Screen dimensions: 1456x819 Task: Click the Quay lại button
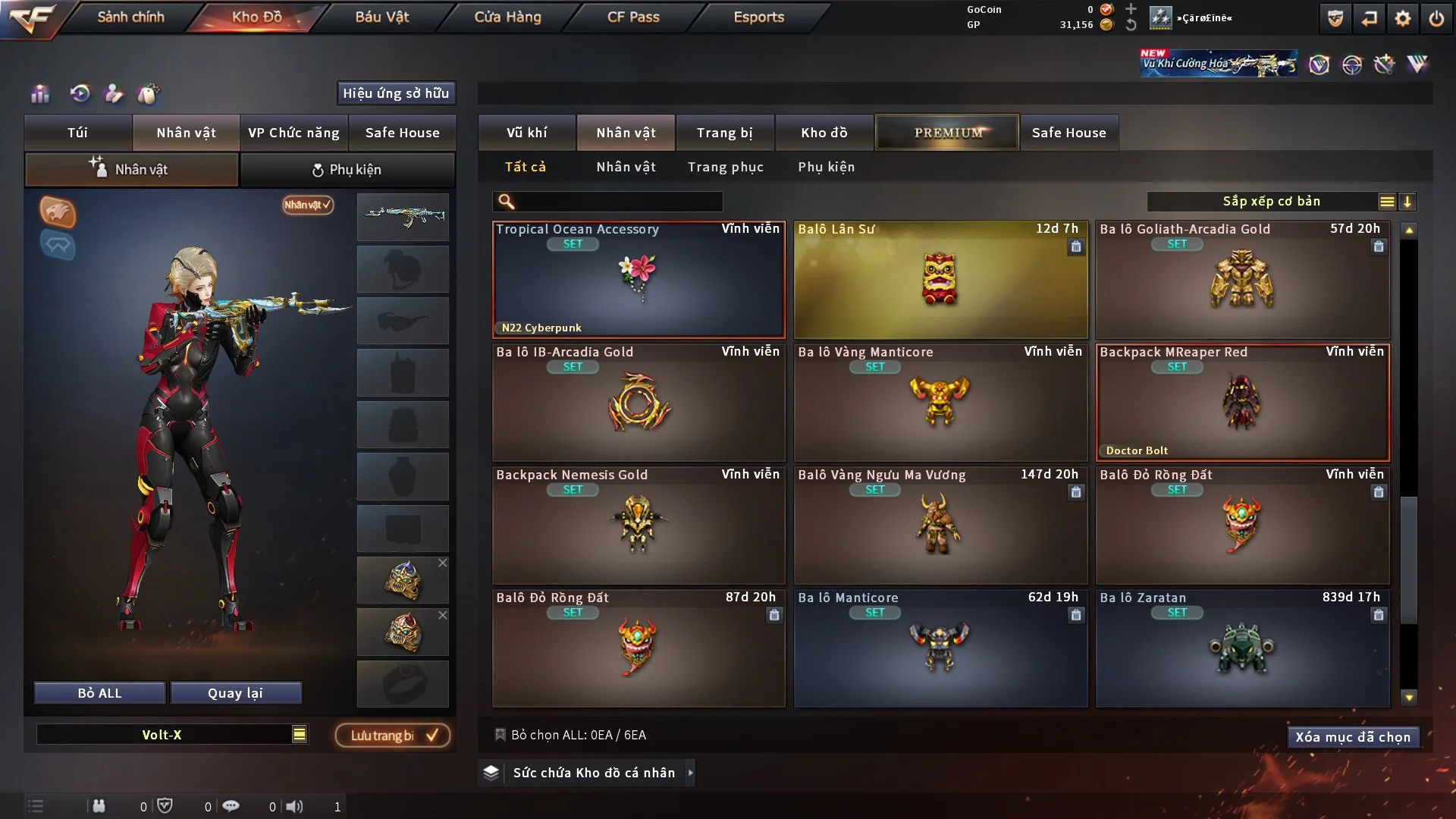(x=235, y=693)
